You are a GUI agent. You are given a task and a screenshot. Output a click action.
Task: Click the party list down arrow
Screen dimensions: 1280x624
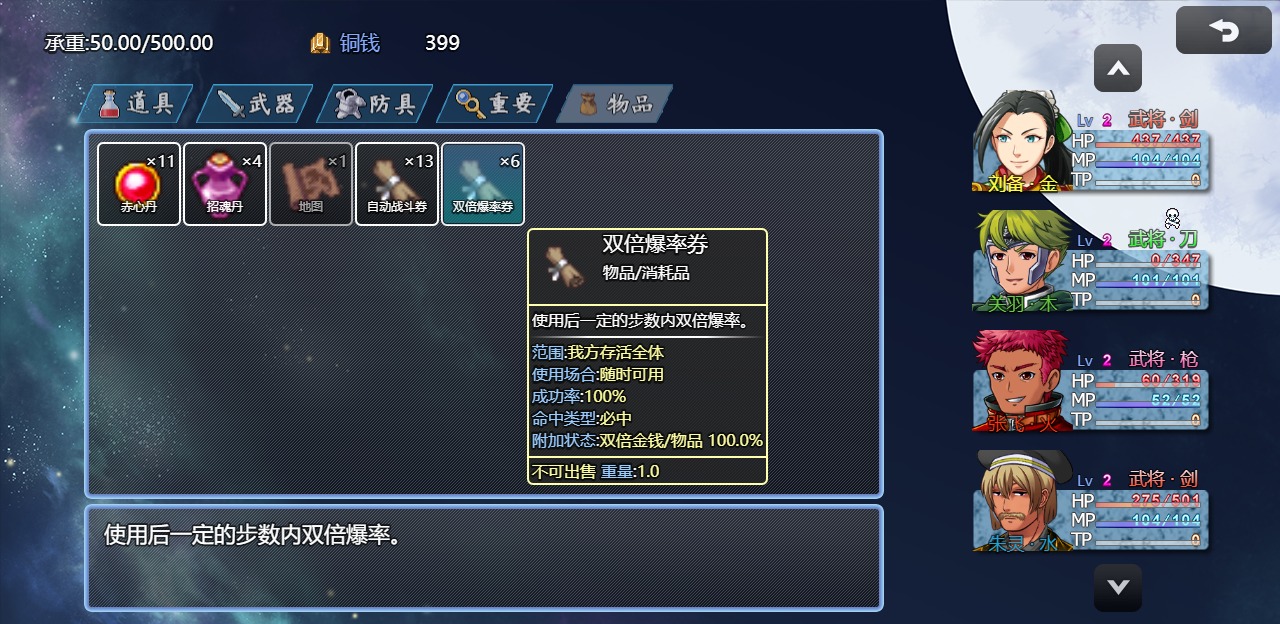tap(1118, 587)
